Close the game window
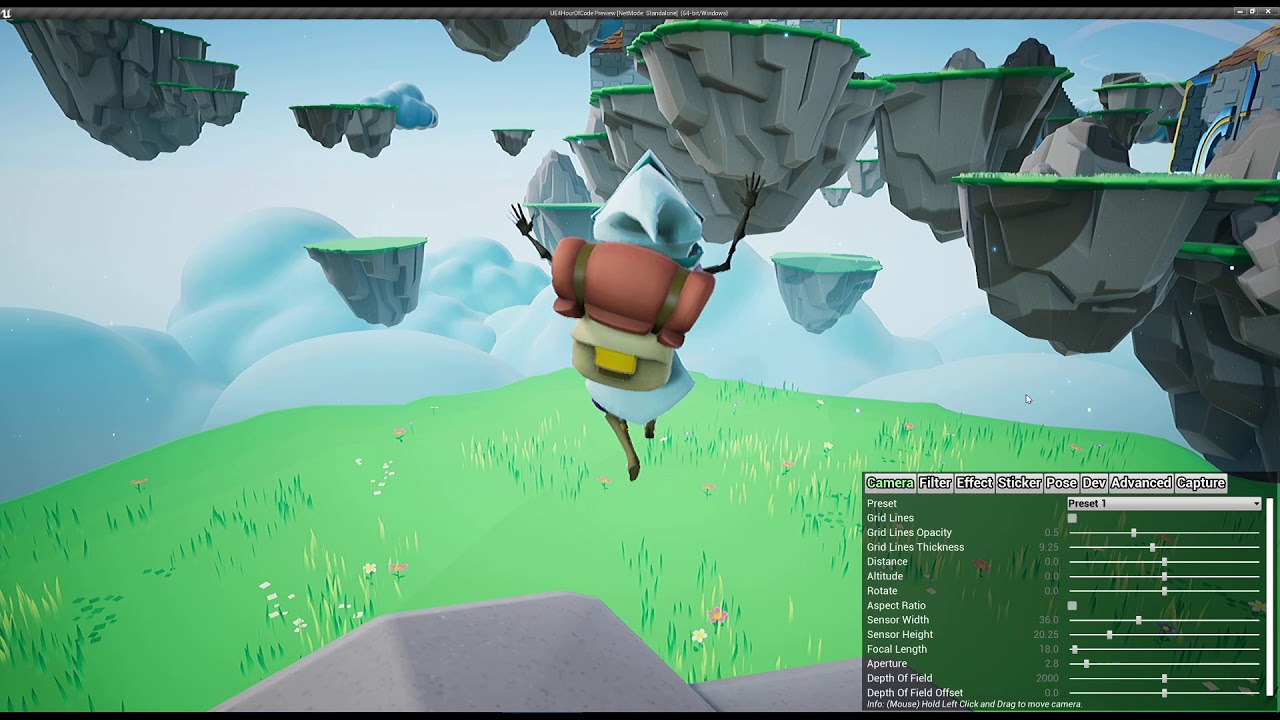1280x720 pixels. pyautogui.click(x=1268, y=12)
